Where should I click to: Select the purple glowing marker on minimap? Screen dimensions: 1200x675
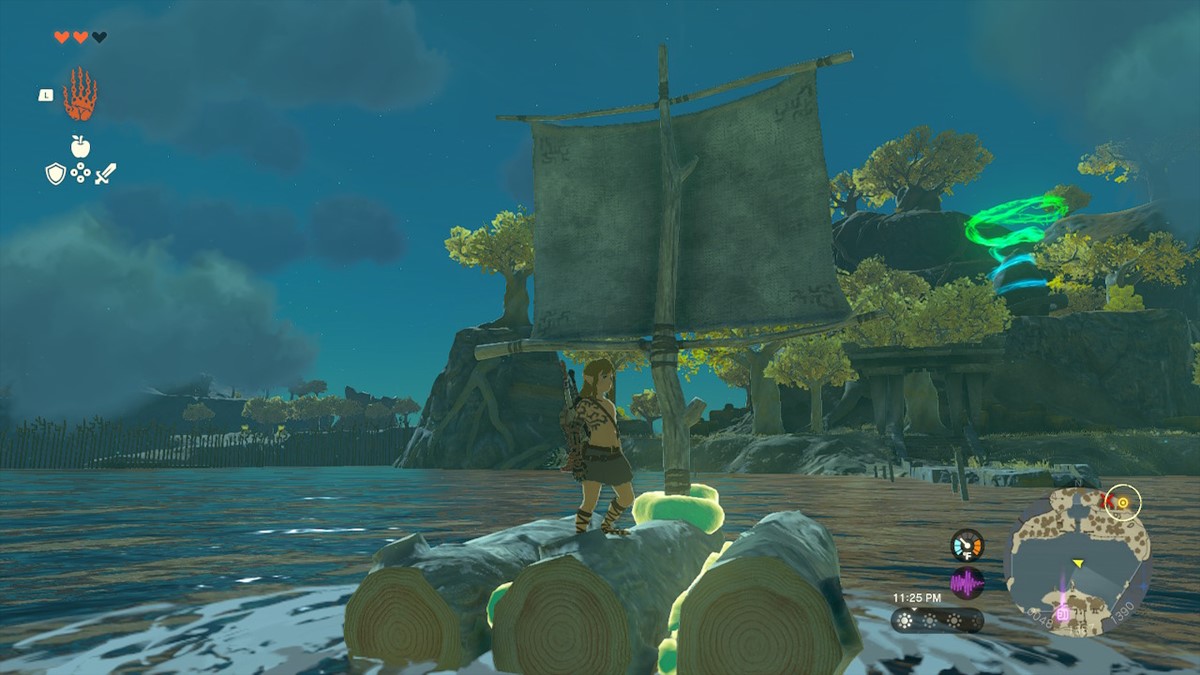point(1062,611)
